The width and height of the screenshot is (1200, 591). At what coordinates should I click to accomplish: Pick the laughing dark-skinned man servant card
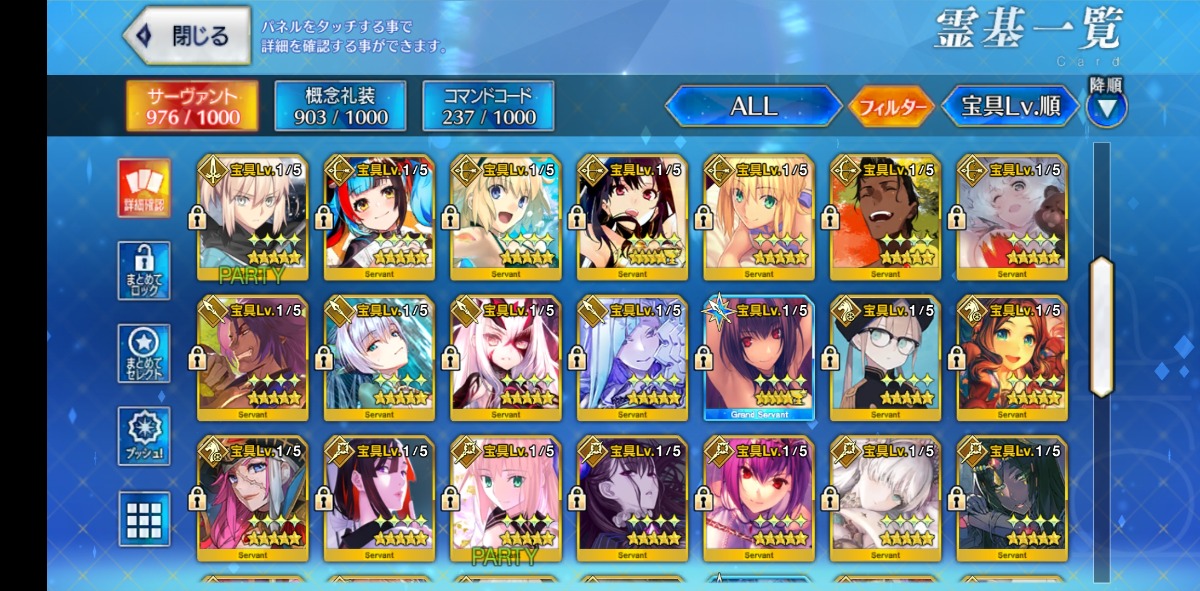885,216
